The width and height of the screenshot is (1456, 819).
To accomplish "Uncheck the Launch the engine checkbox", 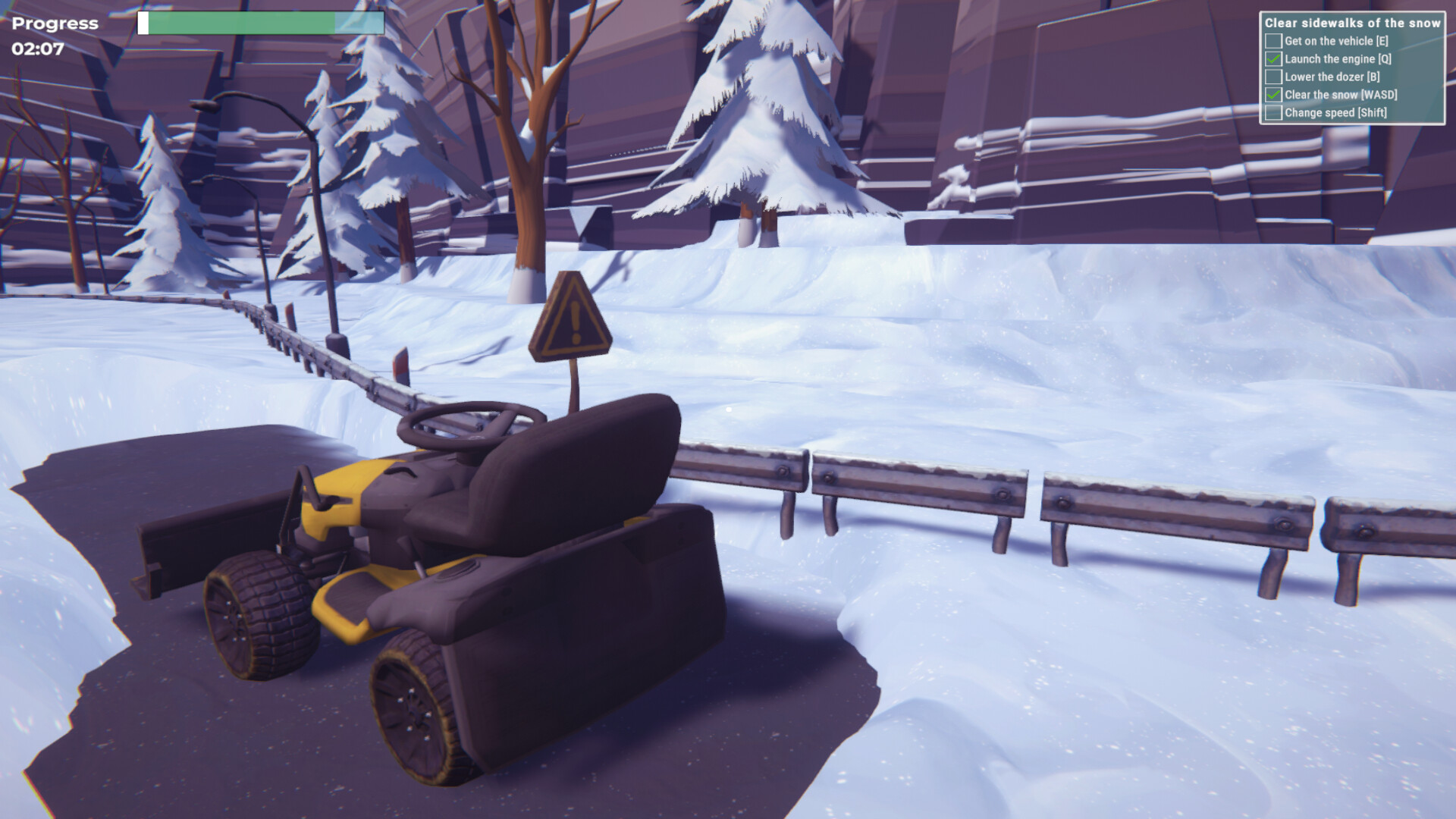I will [1272, 60].
